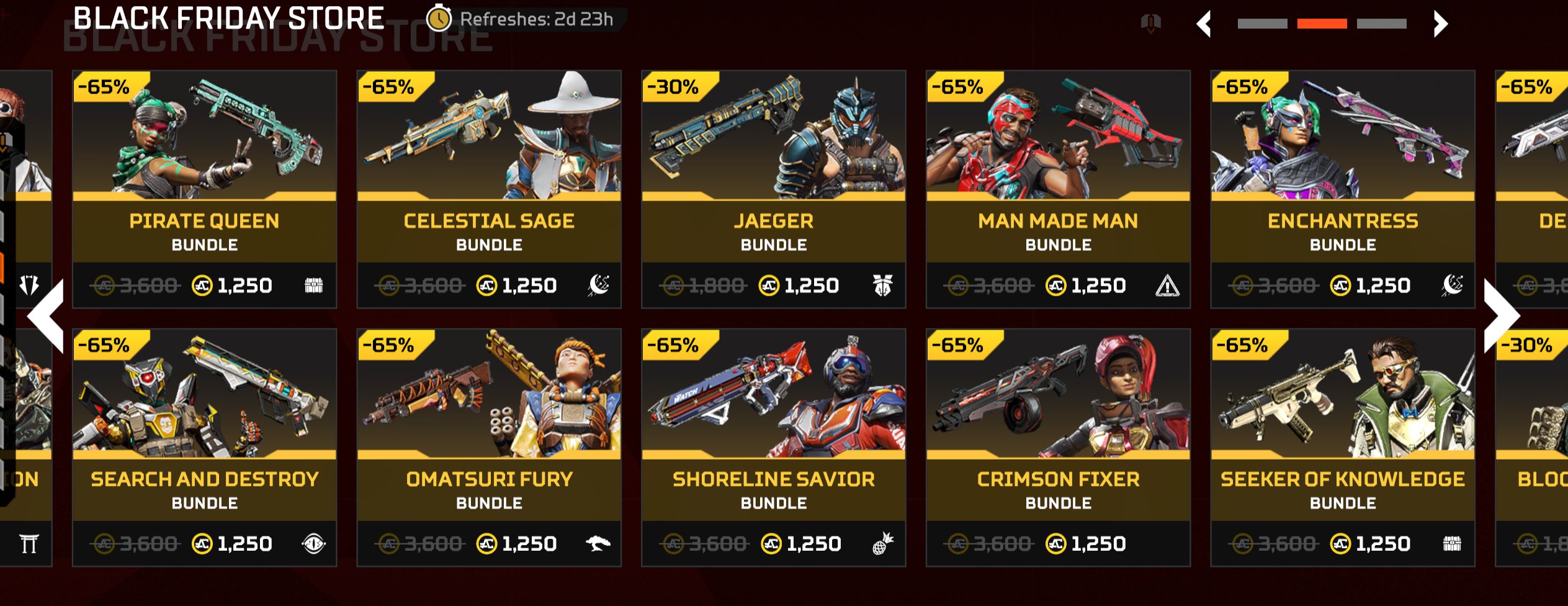This screenshot has width=1568, height=606.
Task: View the Man Made Man bundle
Action: pyautogui.click(x=1058, y=189)
